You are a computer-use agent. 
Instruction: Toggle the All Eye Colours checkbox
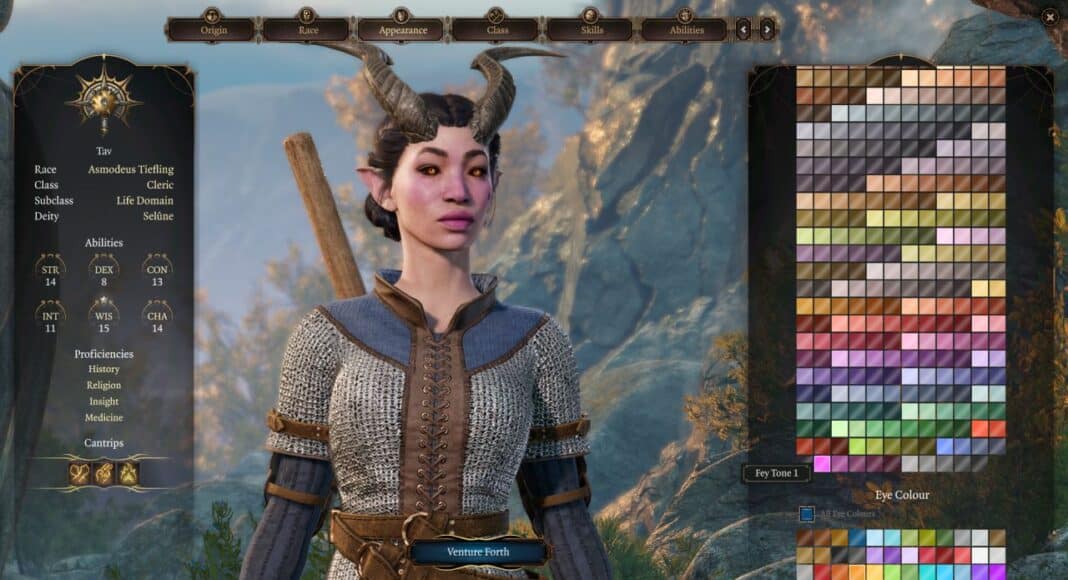[806, 514]
